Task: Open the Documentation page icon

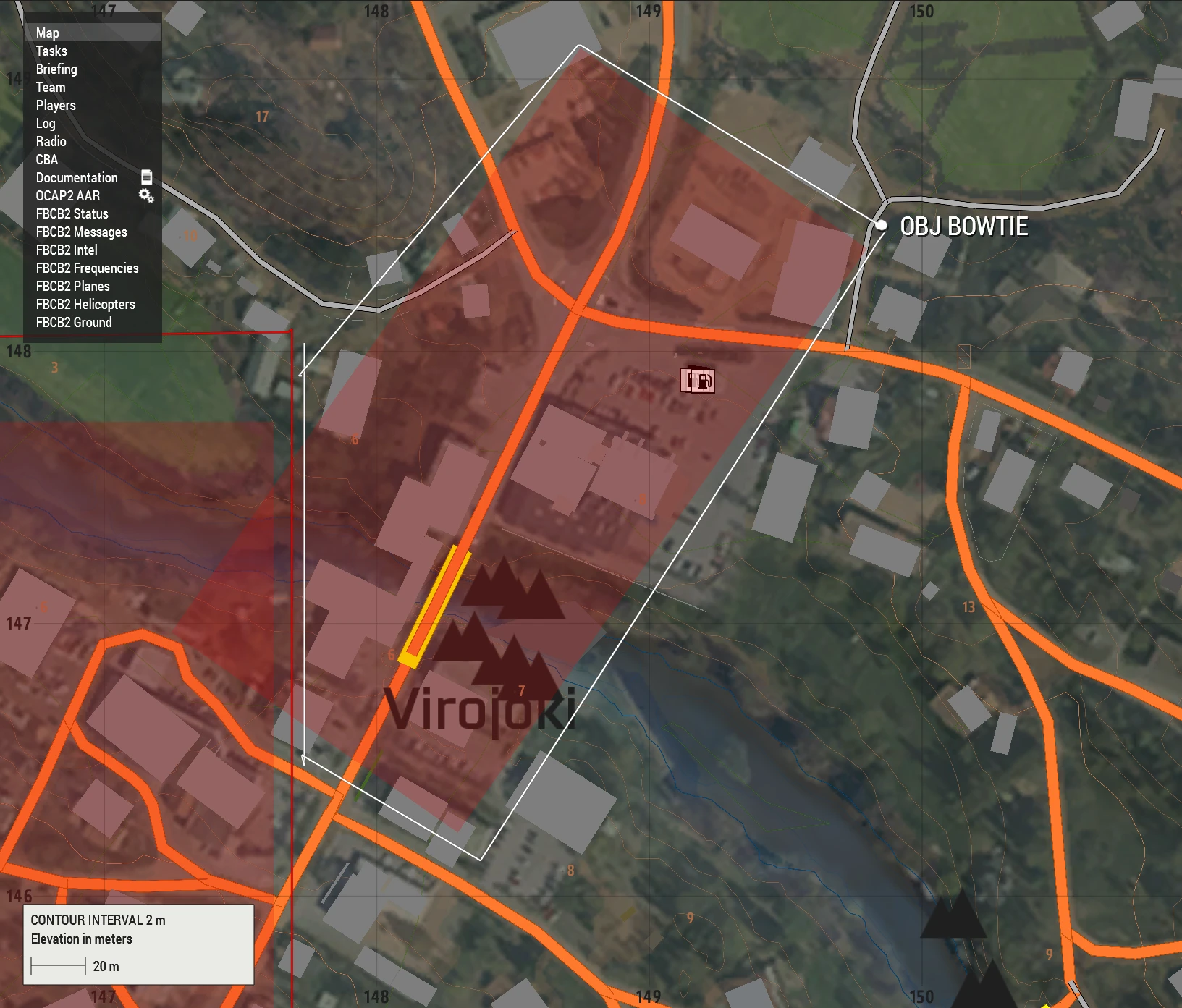Action: [148, 177]
